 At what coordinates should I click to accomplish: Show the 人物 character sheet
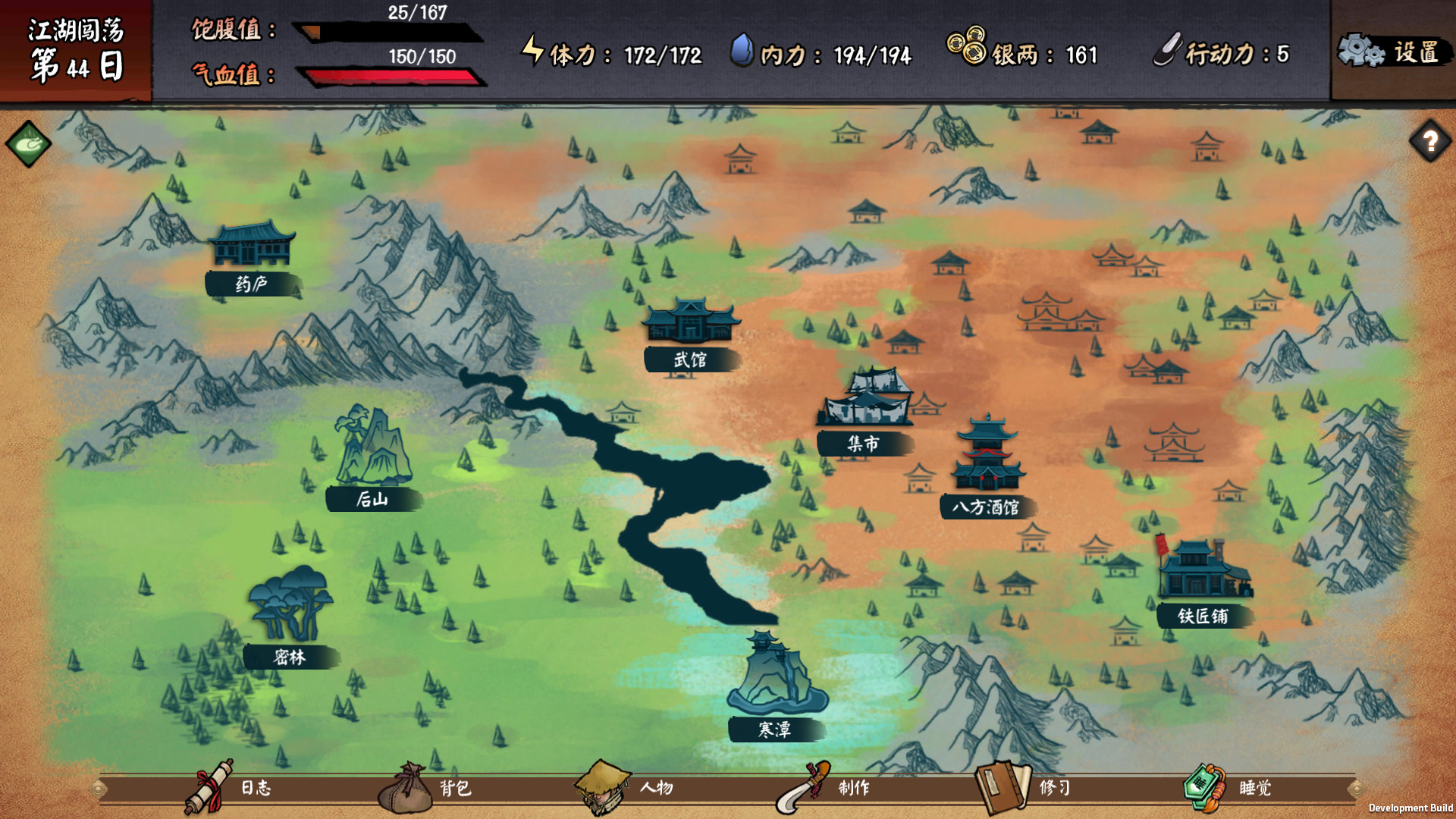coord(626,788)
